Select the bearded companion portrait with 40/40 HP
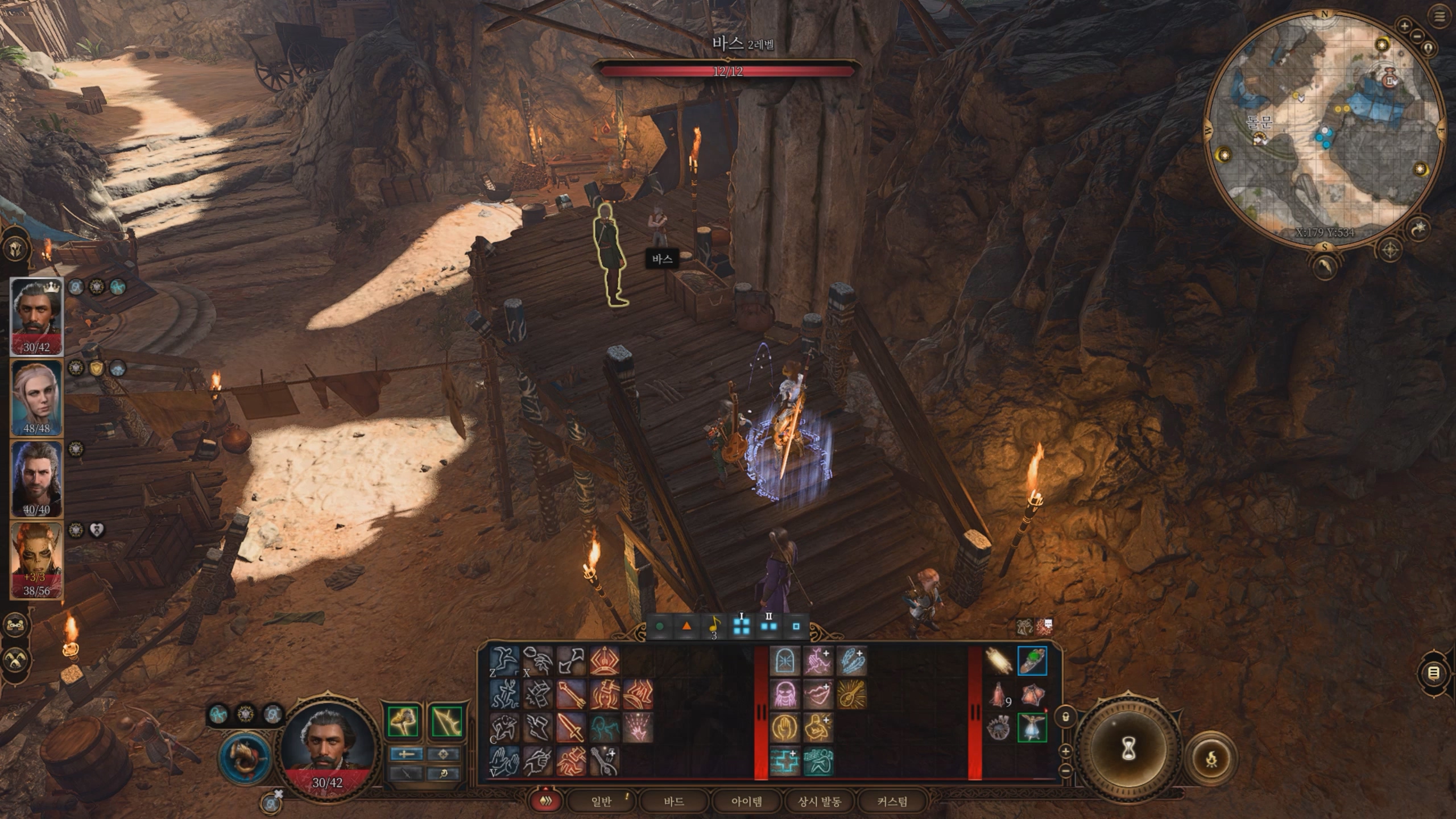The image size is (1456, 819). [x=36, y=479]
